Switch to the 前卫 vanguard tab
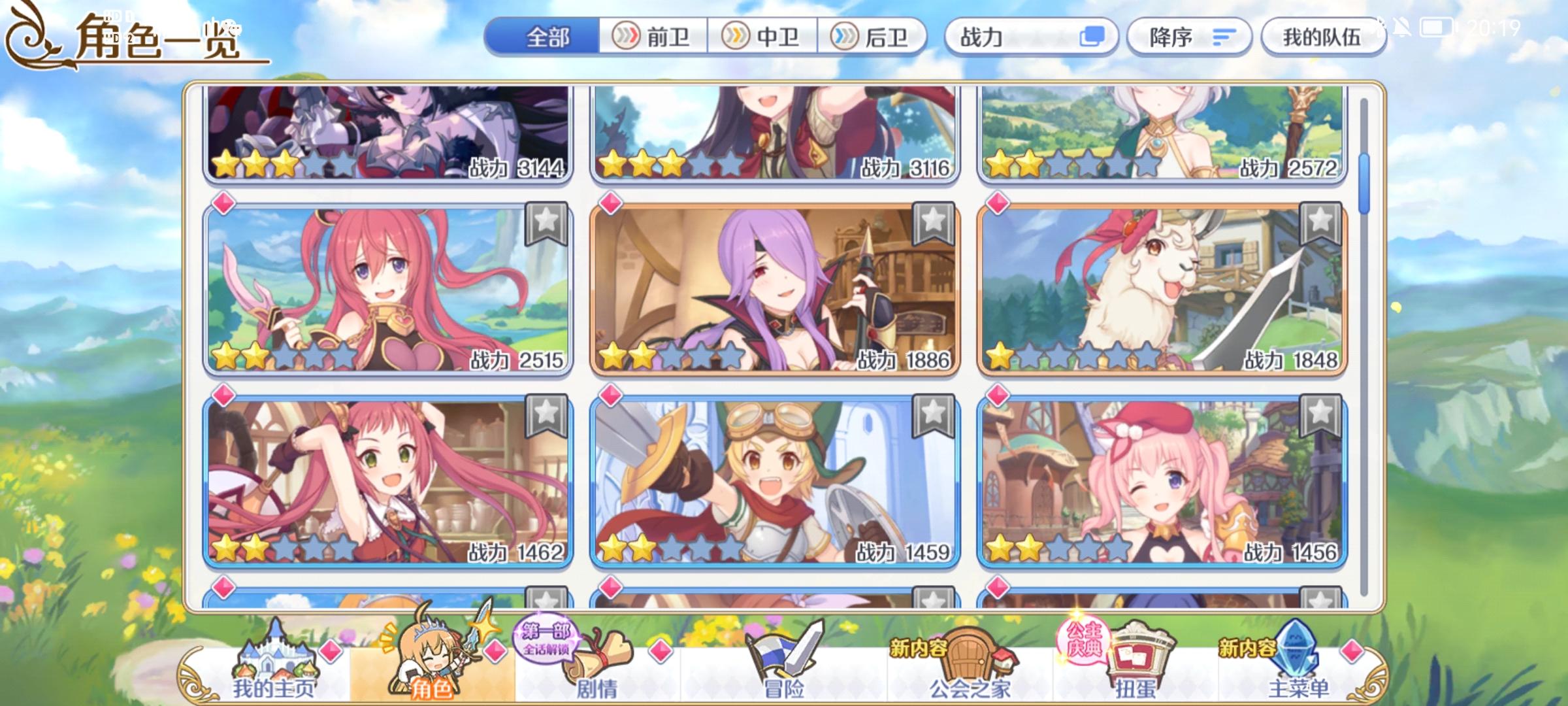Viewport: 1568px width, 706px height. [653, 38]
